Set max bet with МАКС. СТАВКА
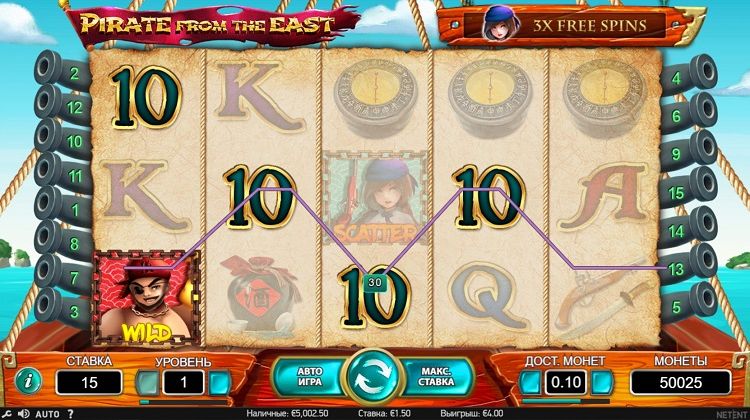Viewport: 750px width, 420px height. (x=435, y=378)
